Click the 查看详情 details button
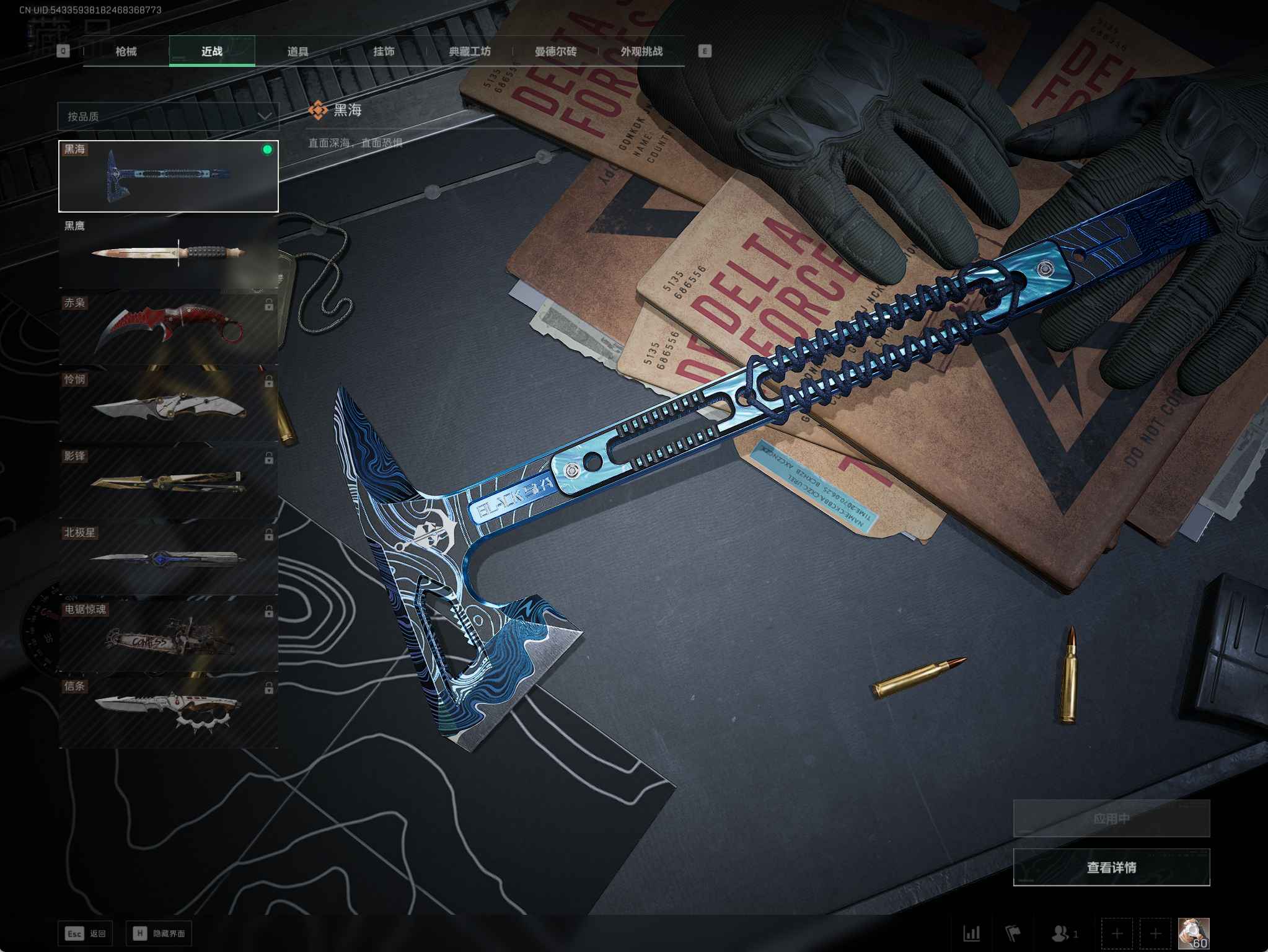This screenshot has height=952, width=1268. tap(1111, 867)
